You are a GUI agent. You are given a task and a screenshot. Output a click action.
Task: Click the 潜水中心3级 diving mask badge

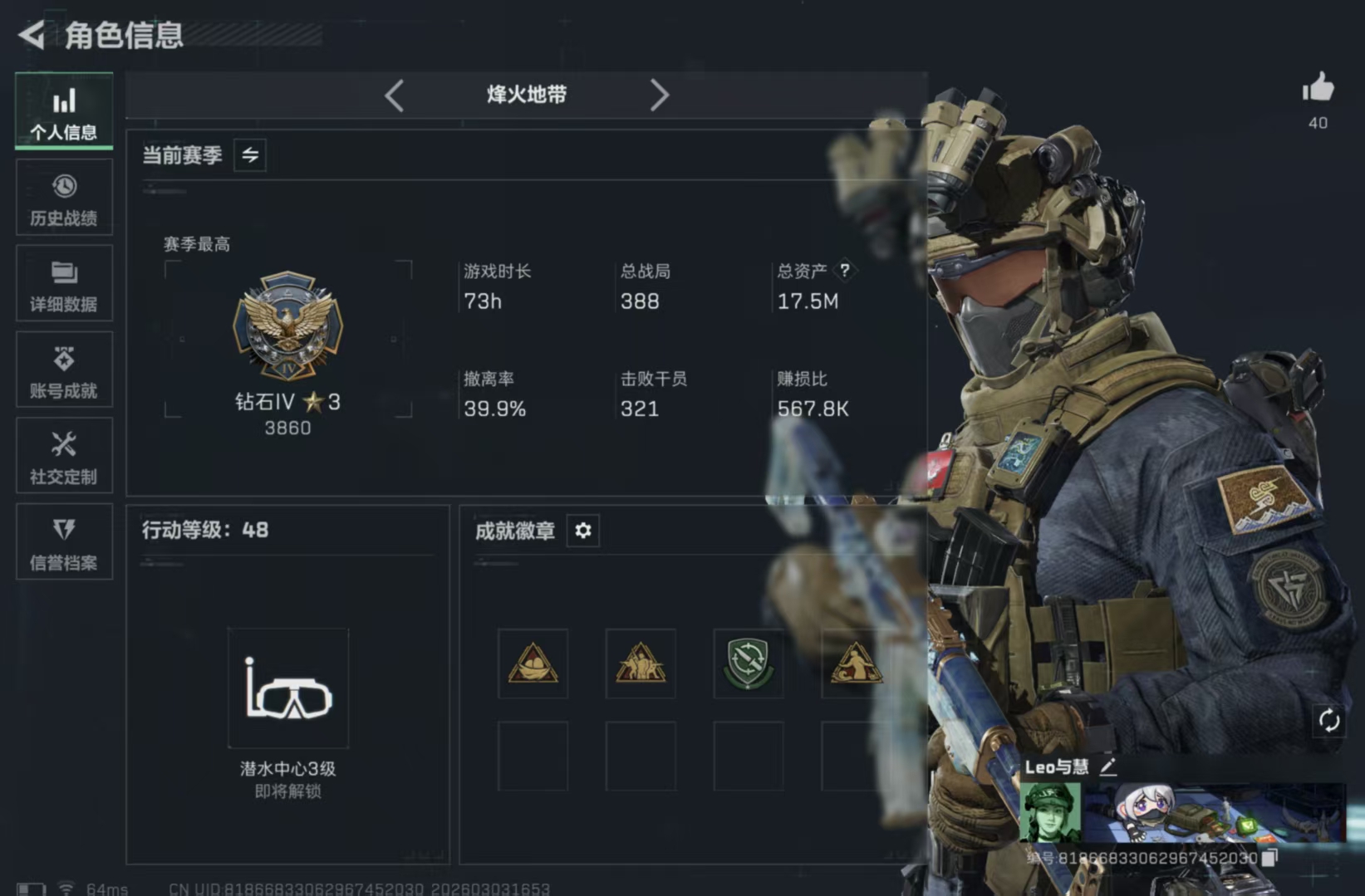pyautogui.click(x=287, y=692)
